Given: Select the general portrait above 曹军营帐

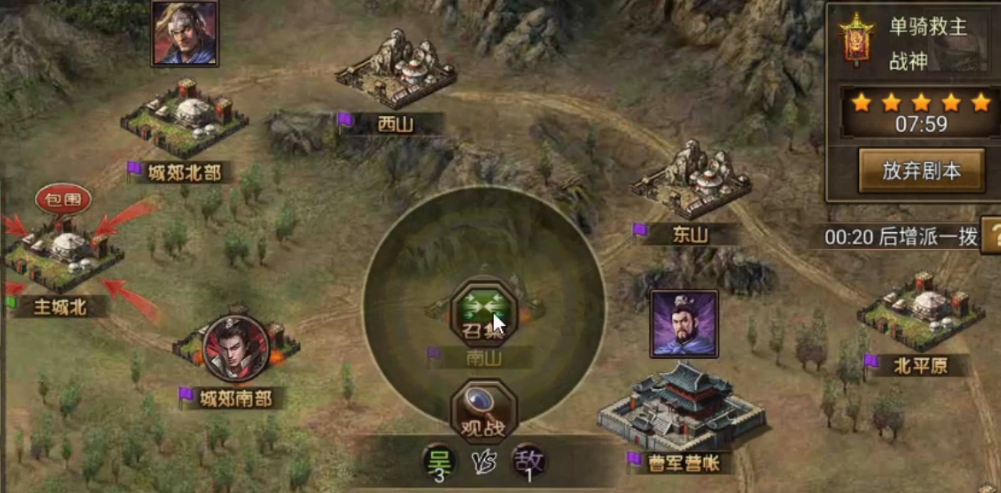Looking at the screenshot, I should pyautogui.click(x=685, y=323).
